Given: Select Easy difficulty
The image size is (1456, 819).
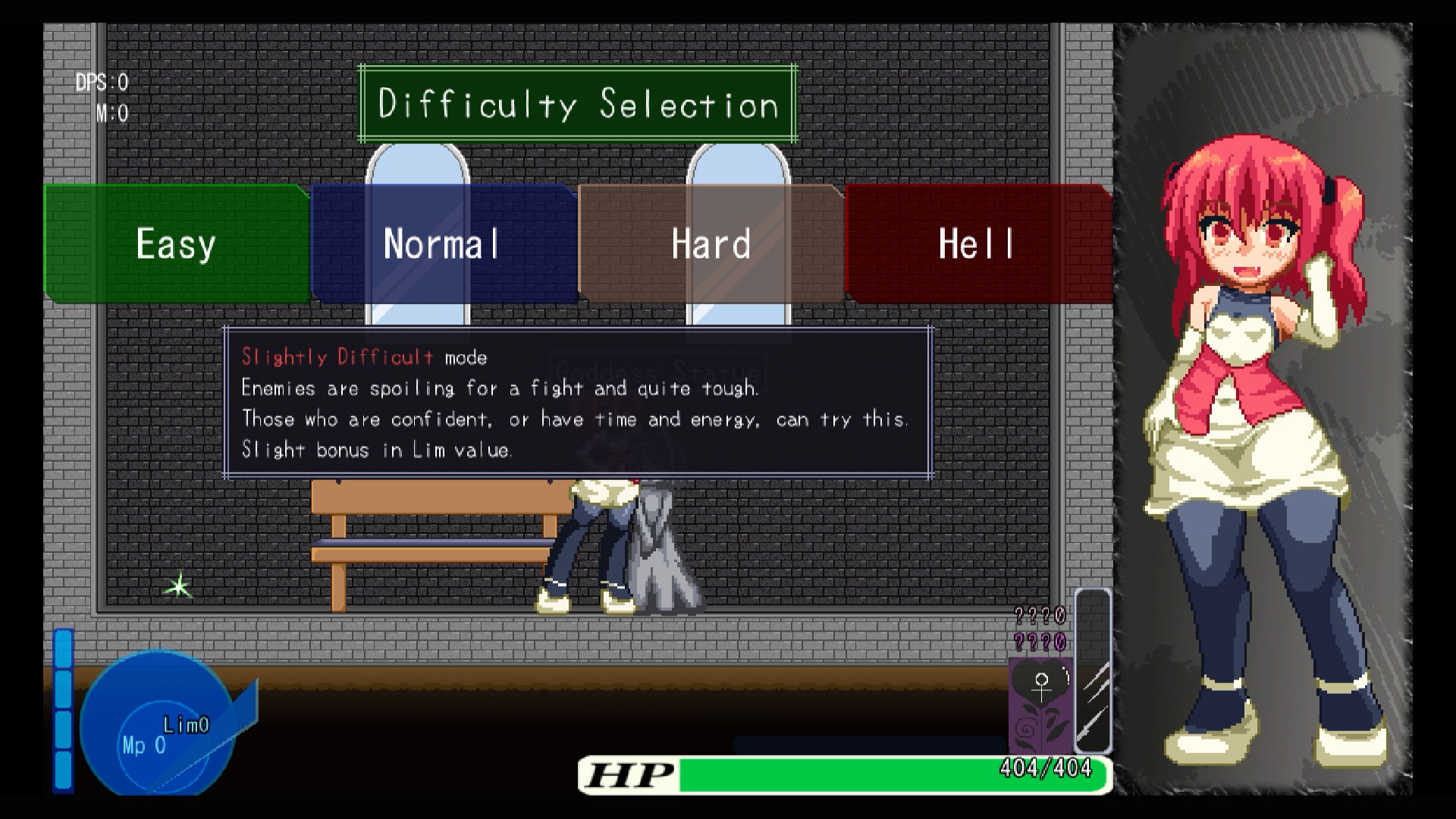Looking at the screenshot, I should (176, 243).
